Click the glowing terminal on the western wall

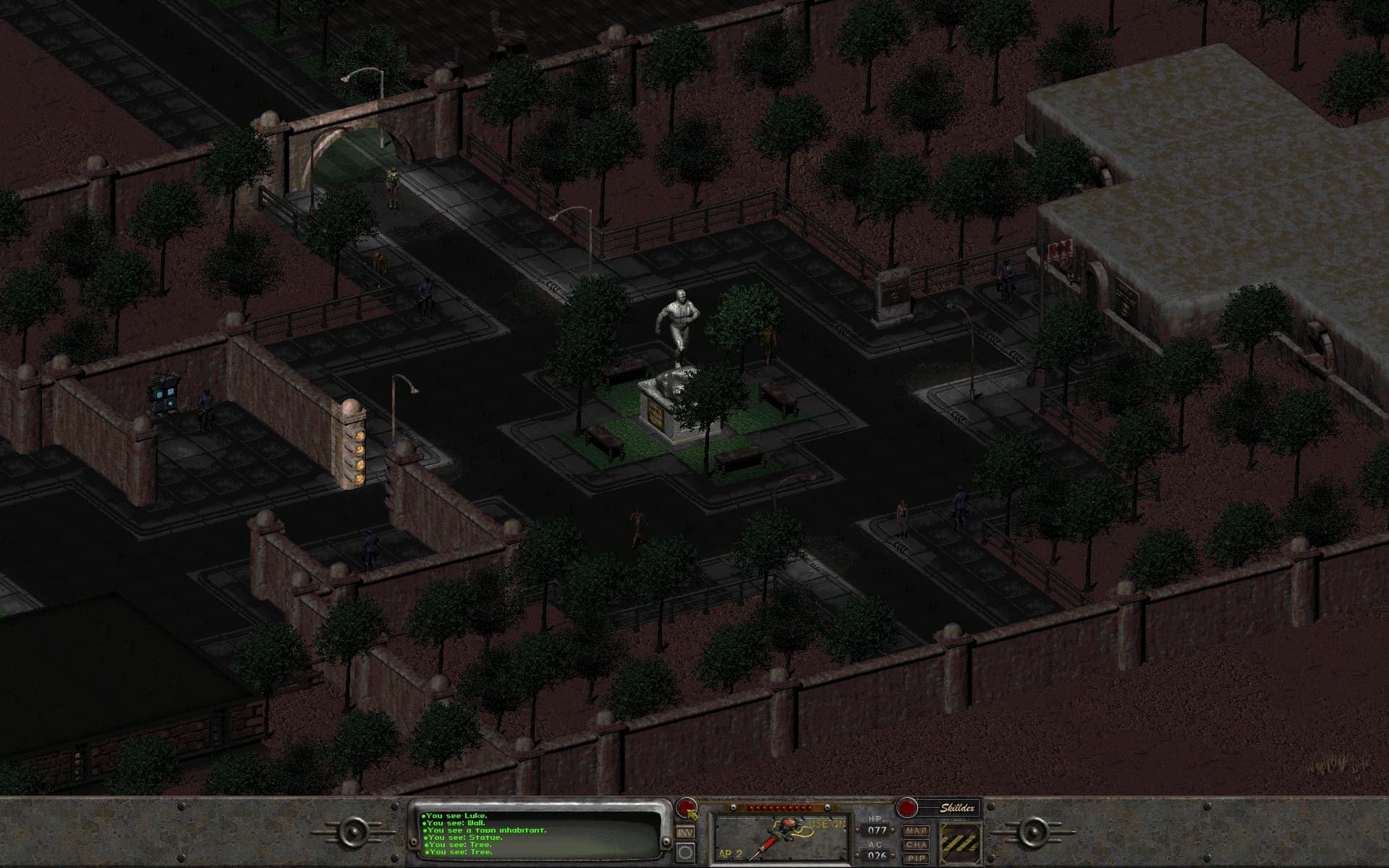[165, 394]
